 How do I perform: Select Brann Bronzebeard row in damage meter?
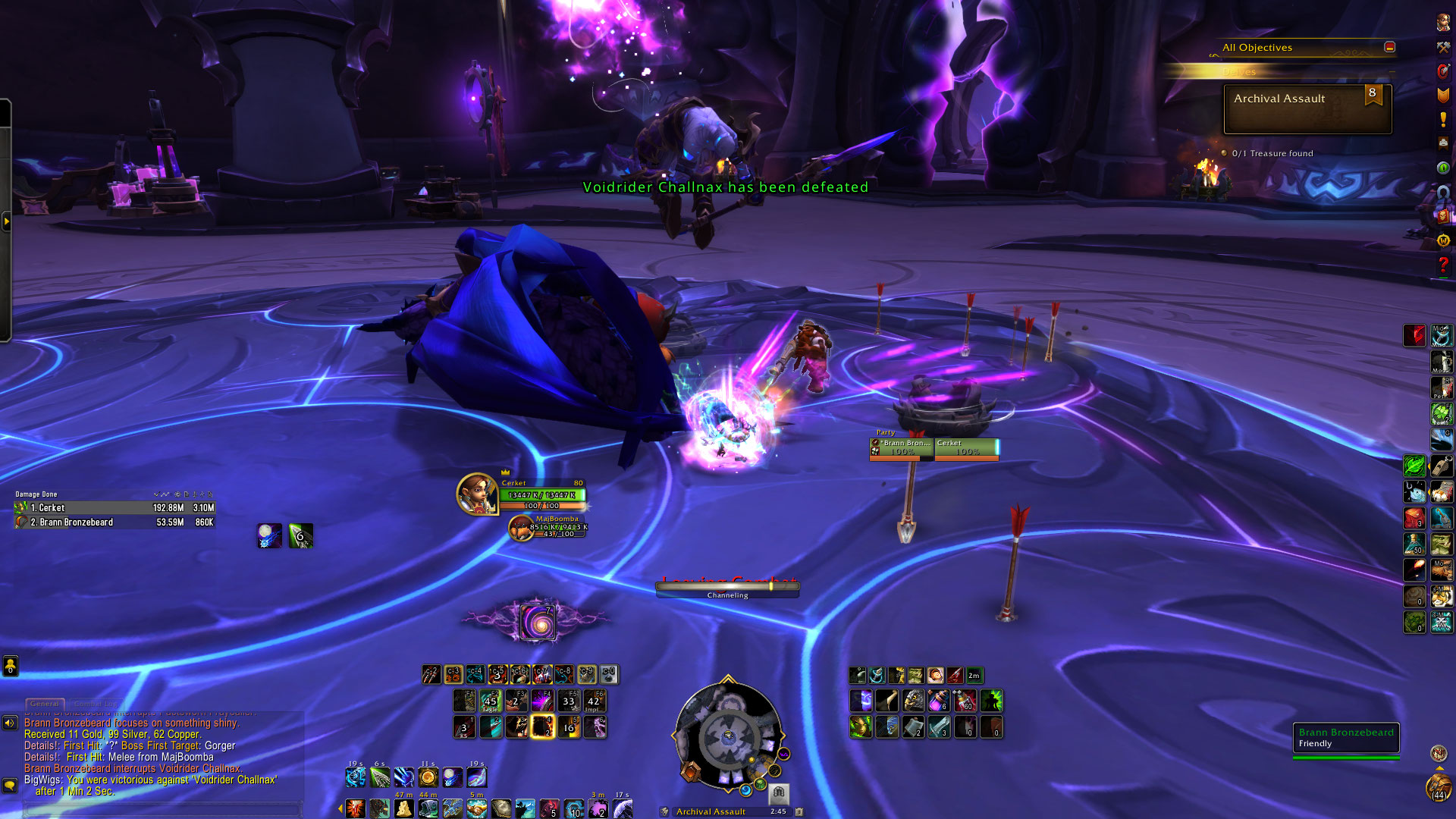(114, 522)
